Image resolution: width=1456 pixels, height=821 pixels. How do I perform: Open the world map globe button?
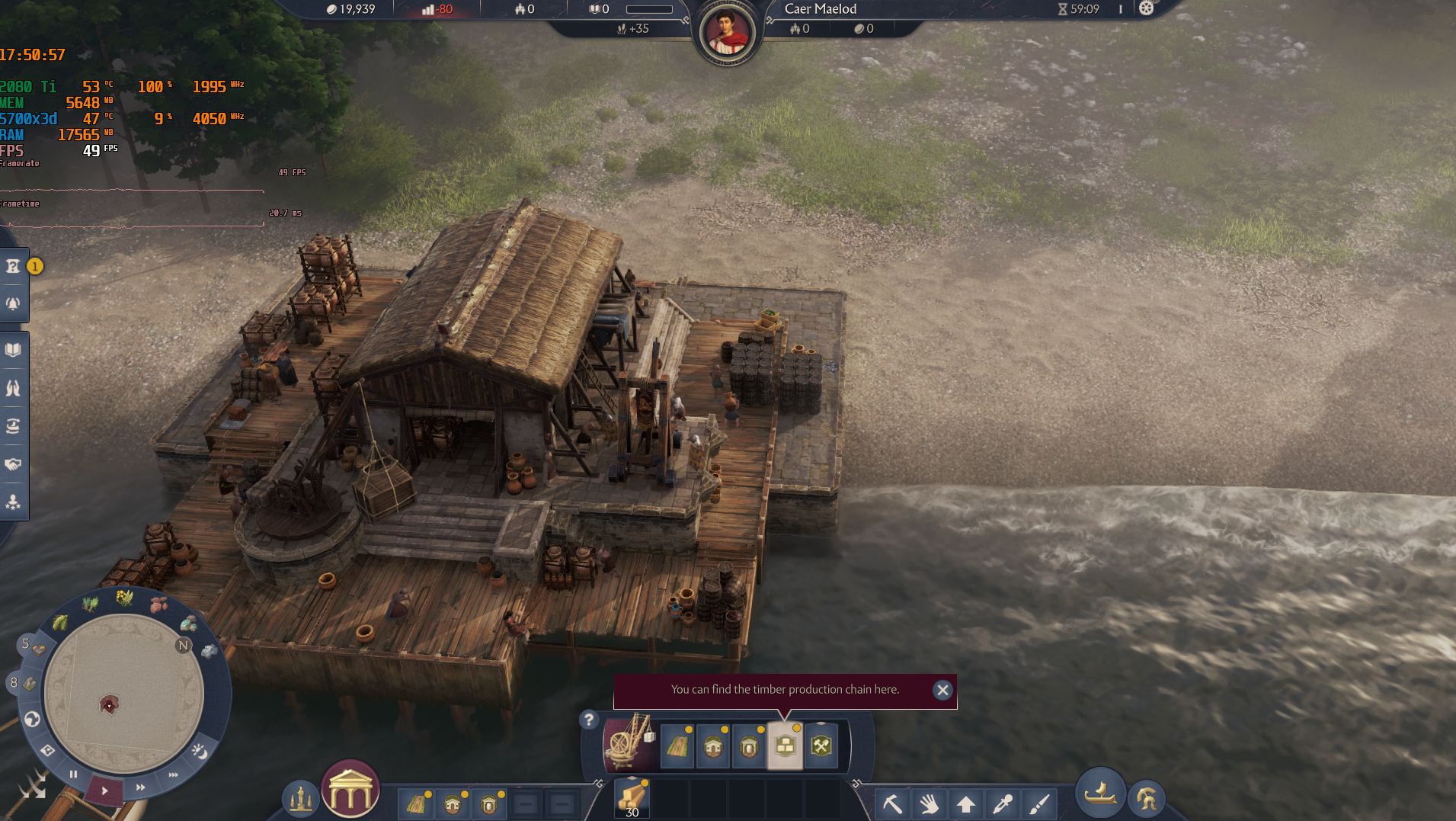[32, 719]
